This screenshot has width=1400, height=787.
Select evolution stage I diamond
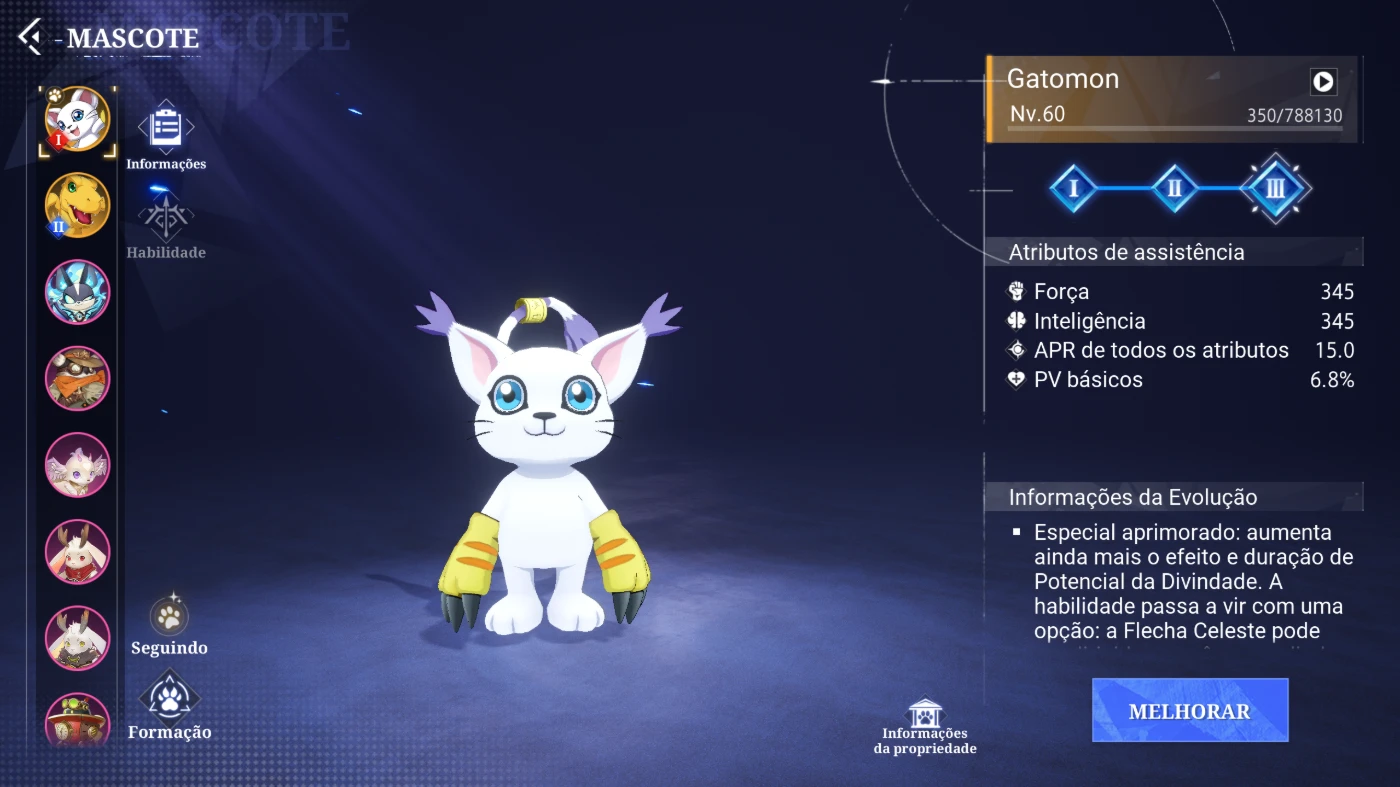(x=1073, y=188)
